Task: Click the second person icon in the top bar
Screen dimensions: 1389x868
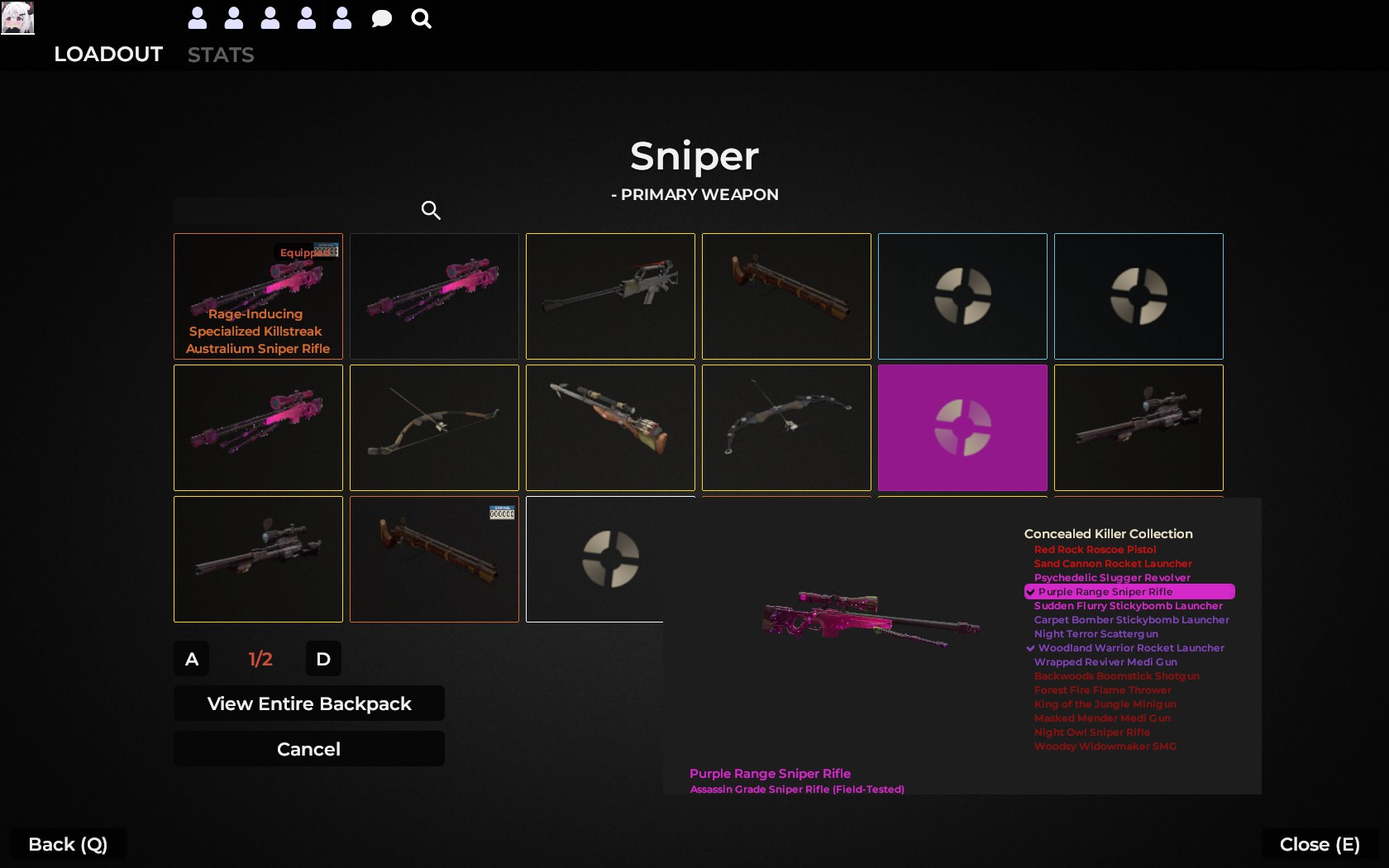Action: click(233, 18)
